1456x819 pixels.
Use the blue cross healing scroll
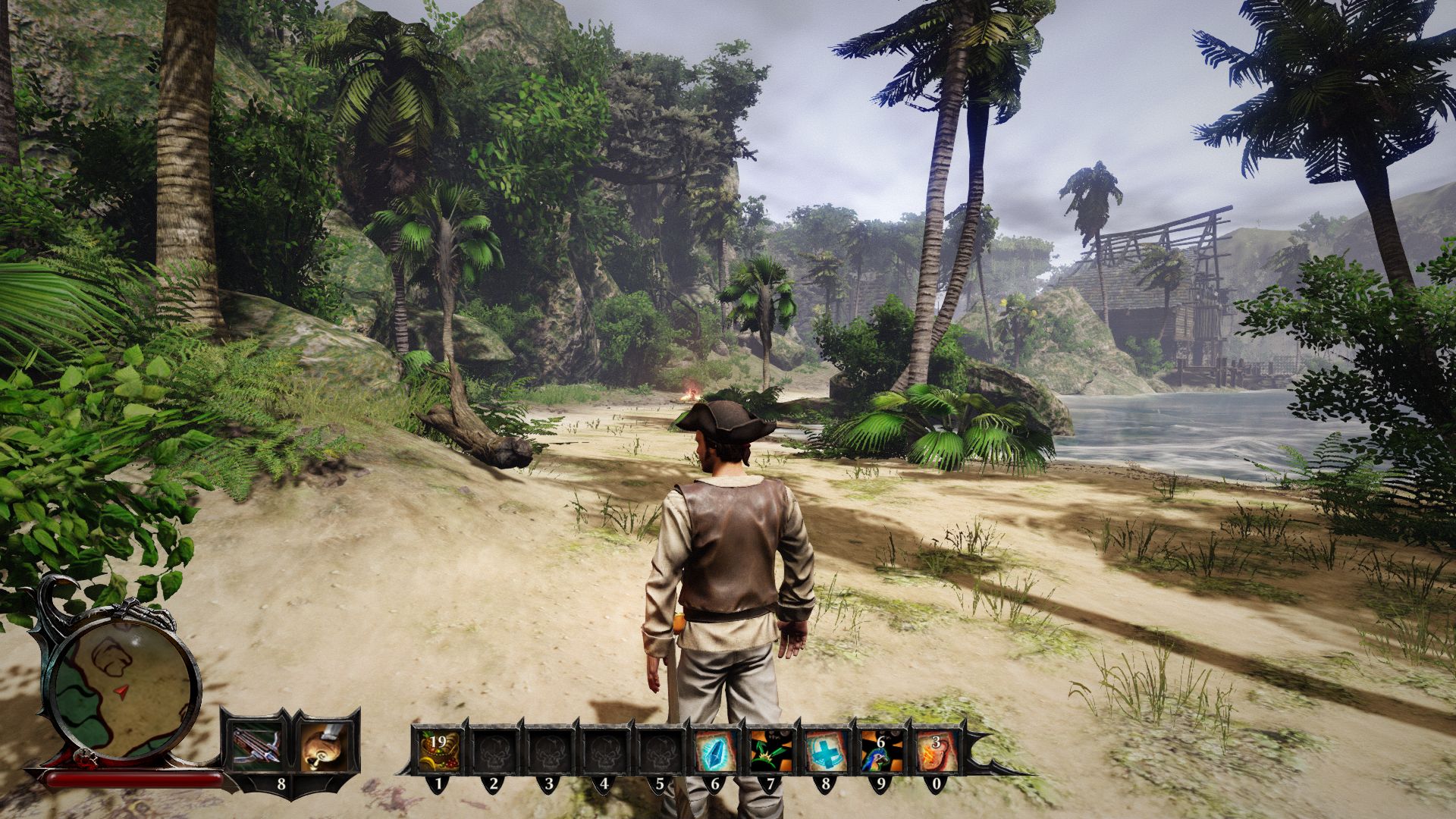(x=826, y=751)
